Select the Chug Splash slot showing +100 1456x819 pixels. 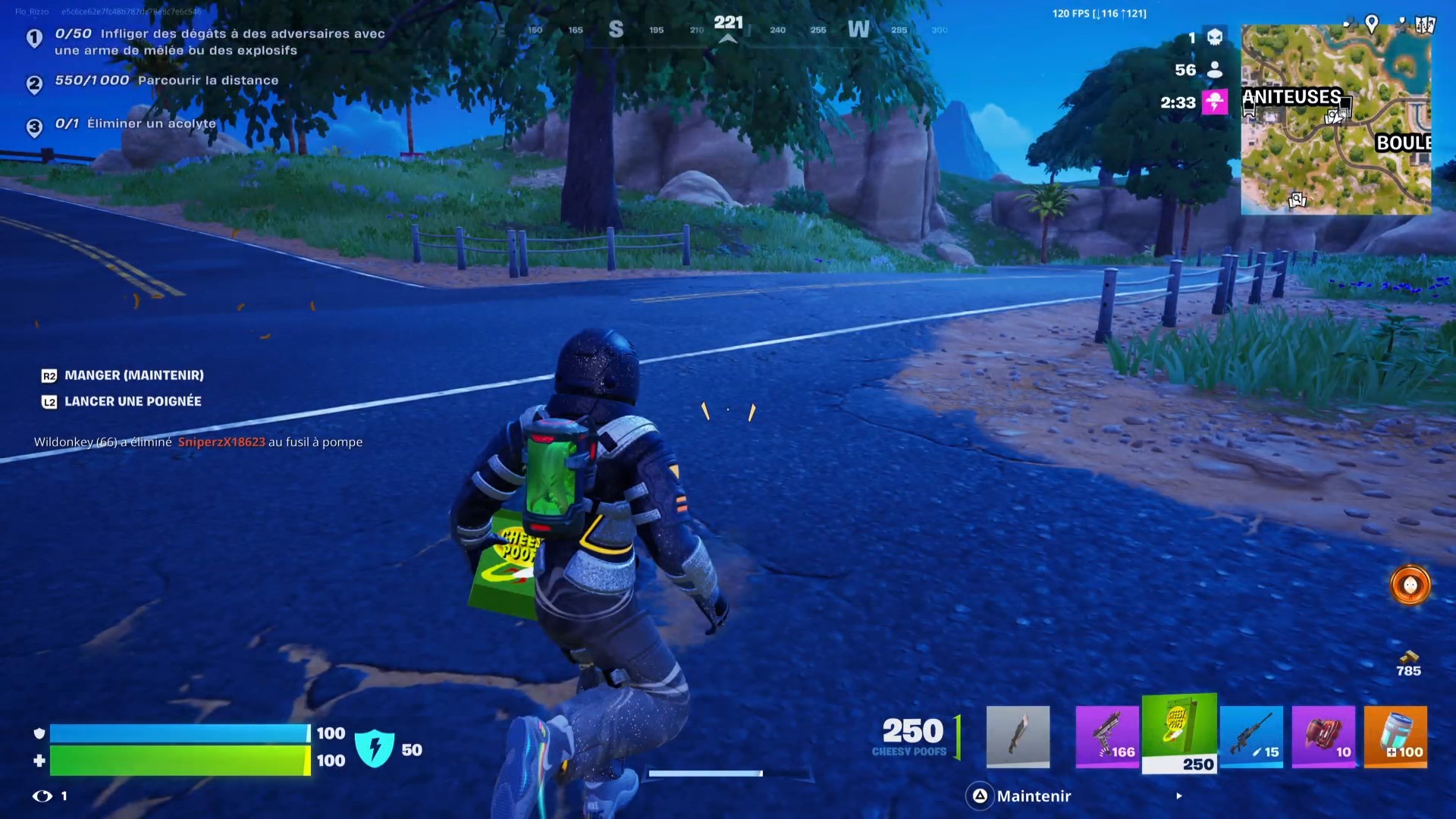pyautogui.click(x=1396, y=736)
